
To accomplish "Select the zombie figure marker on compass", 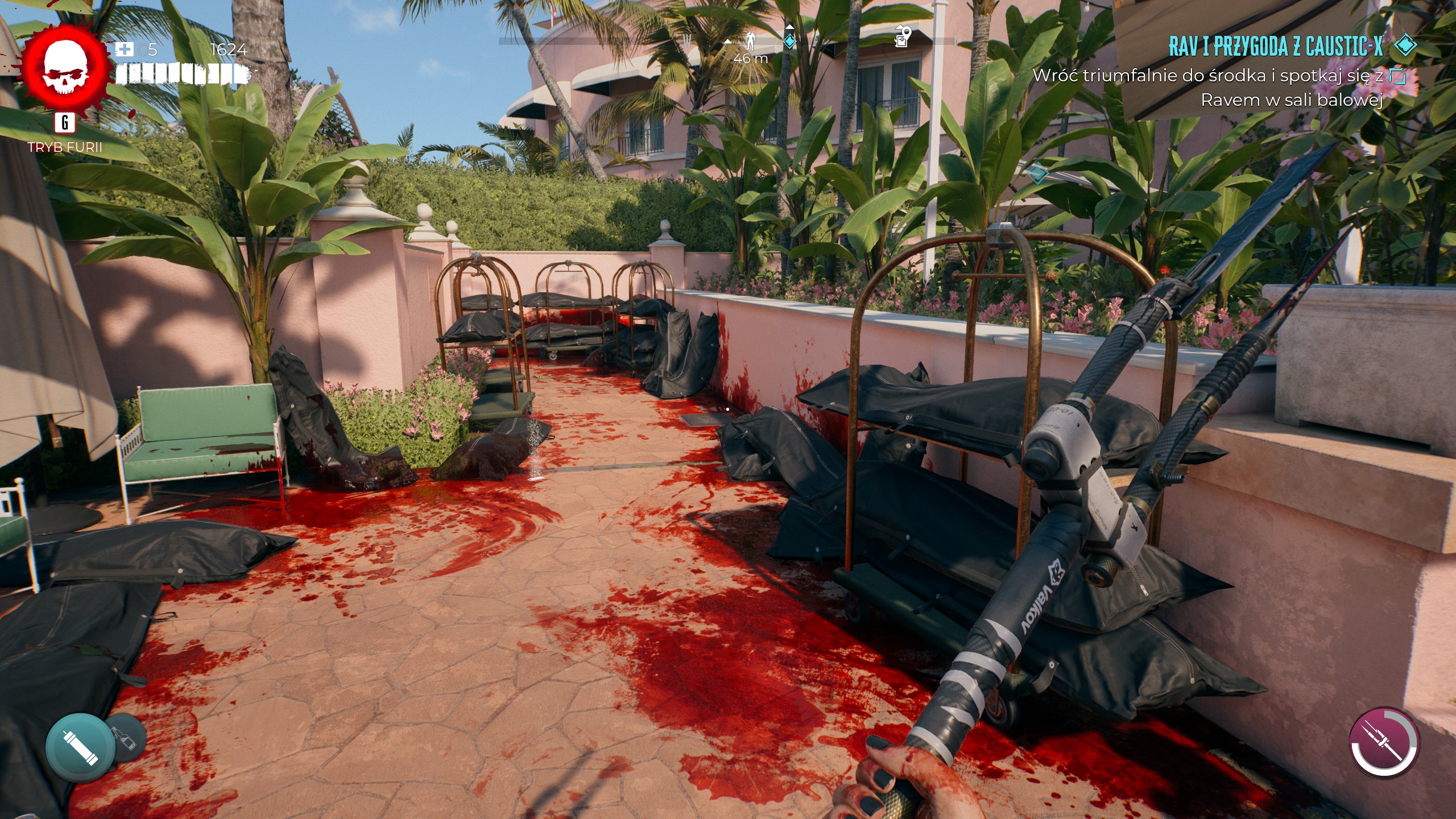I will coord(750,41).
